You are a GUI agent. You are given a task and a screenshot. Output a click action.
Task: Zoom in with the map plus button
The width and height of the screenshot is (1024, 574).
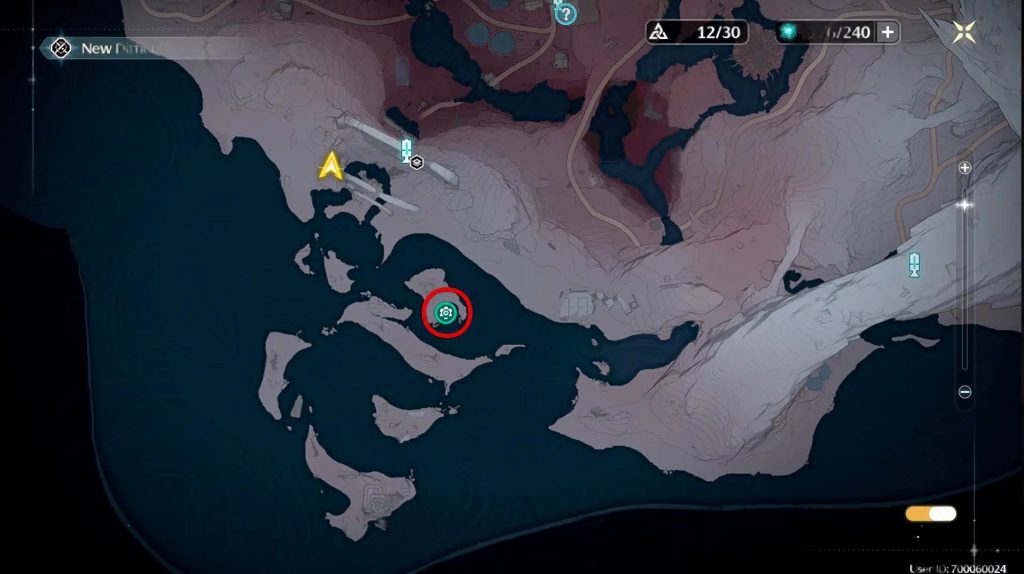click(965, 168)
